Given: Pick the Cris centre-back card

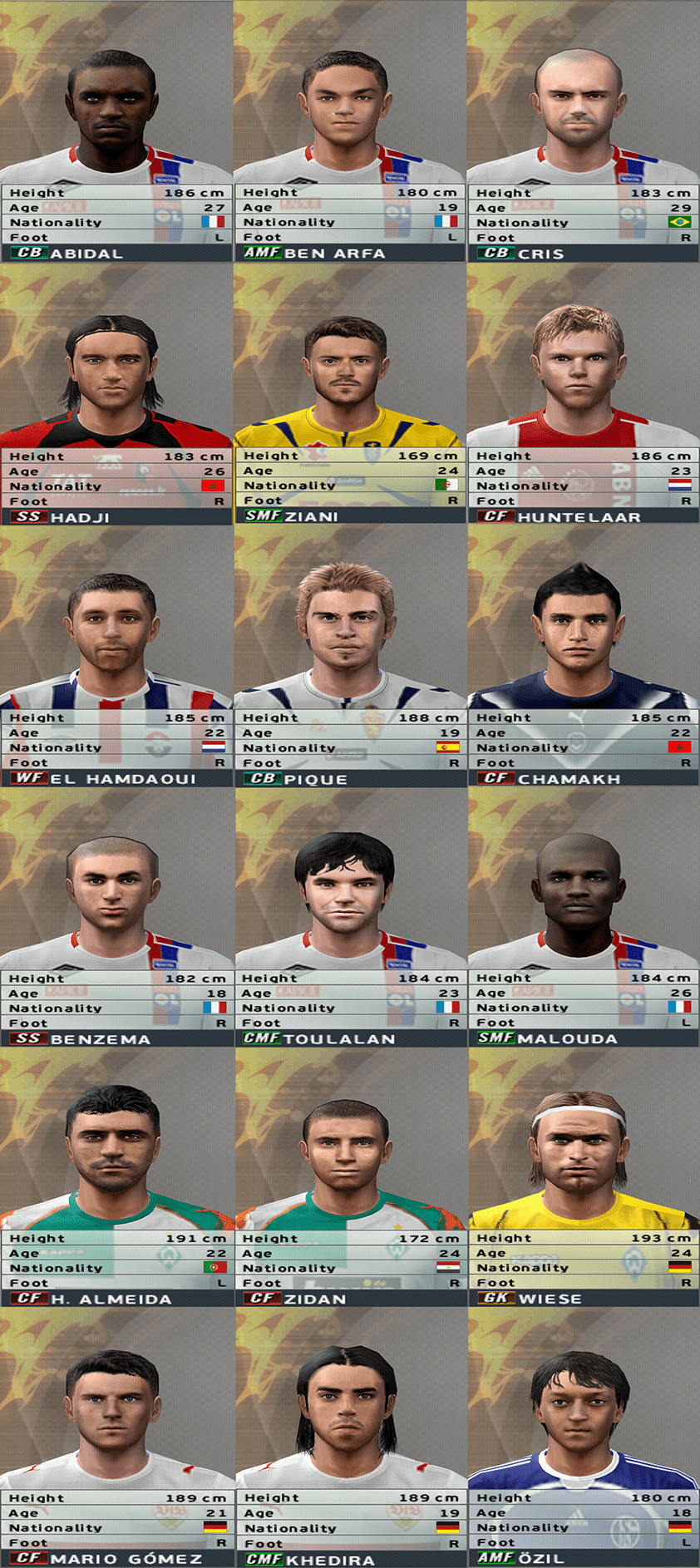Looking at the screenshot, I should point(583,131).
